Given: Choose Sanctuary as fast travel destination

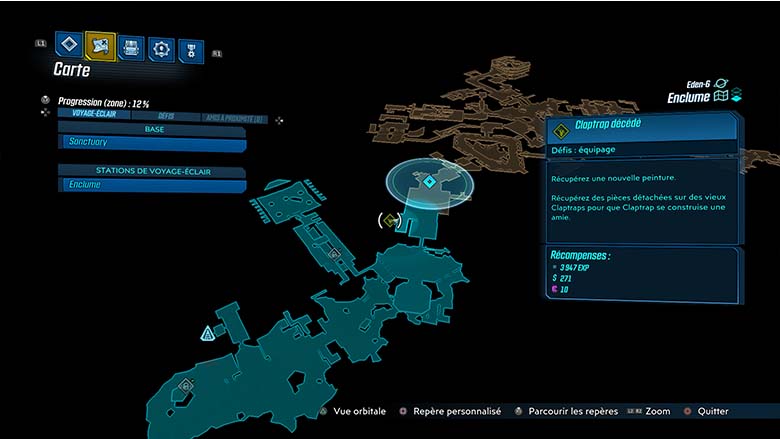Looking at the screenshot, I should click(x=152, y=143).
